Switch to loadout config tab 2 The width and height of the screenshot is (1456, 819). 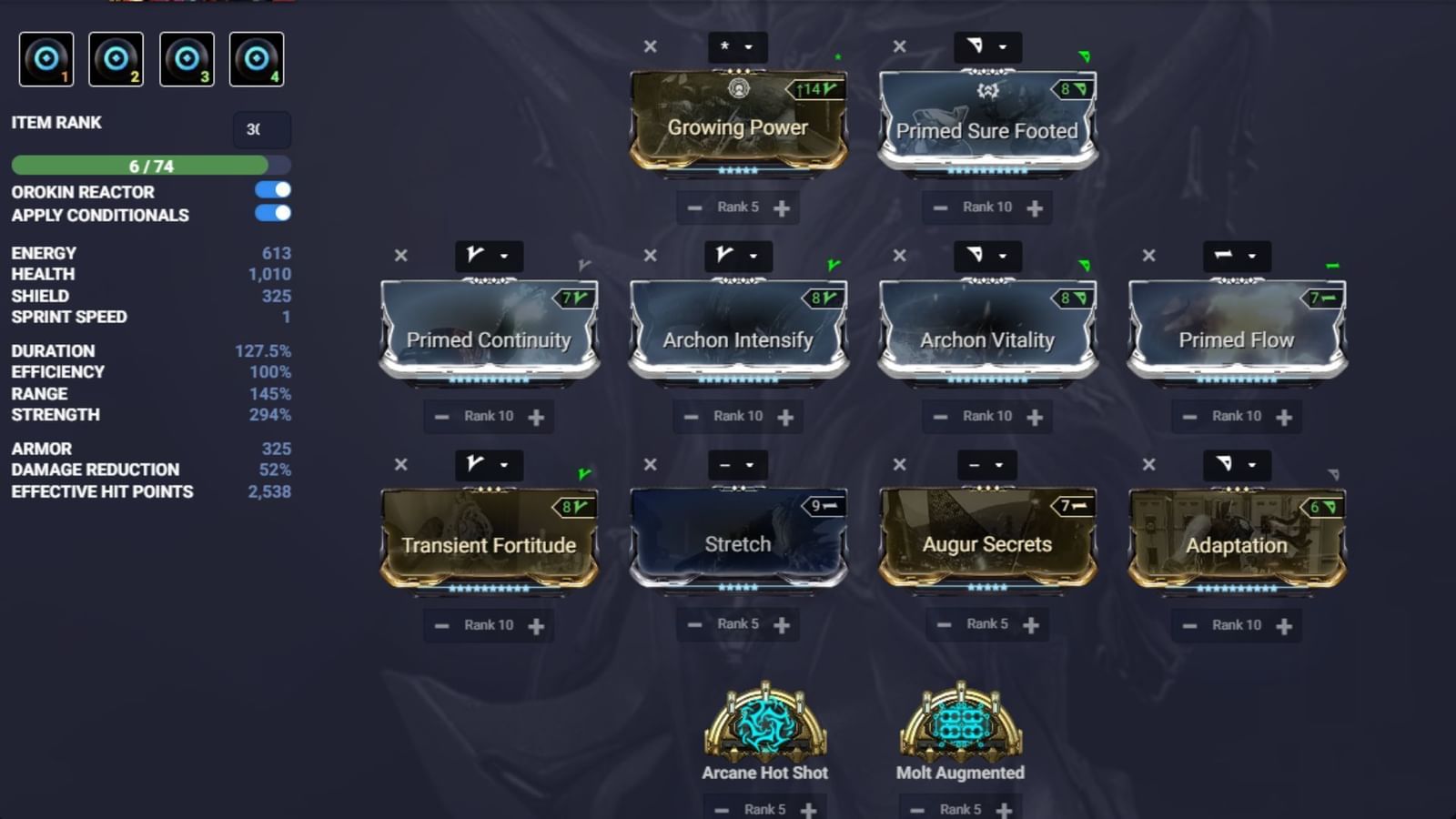pyautogui.click(x=116, y=57)
